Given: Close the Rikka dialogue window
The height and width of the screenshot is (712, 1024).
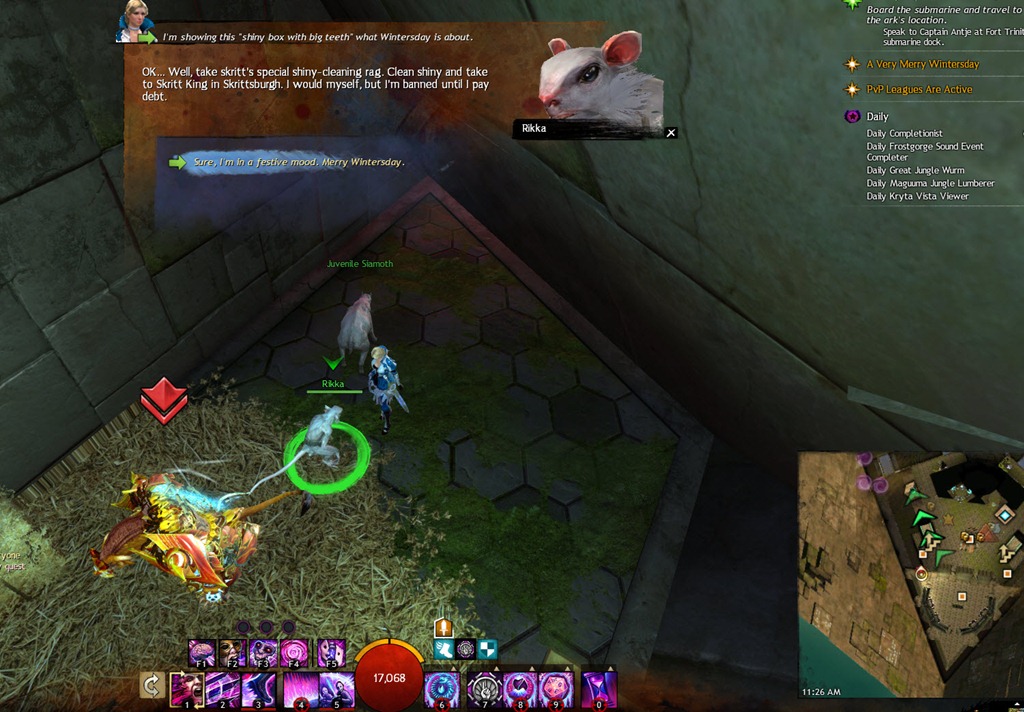Looking at the screenshot, I should [671, 132].
